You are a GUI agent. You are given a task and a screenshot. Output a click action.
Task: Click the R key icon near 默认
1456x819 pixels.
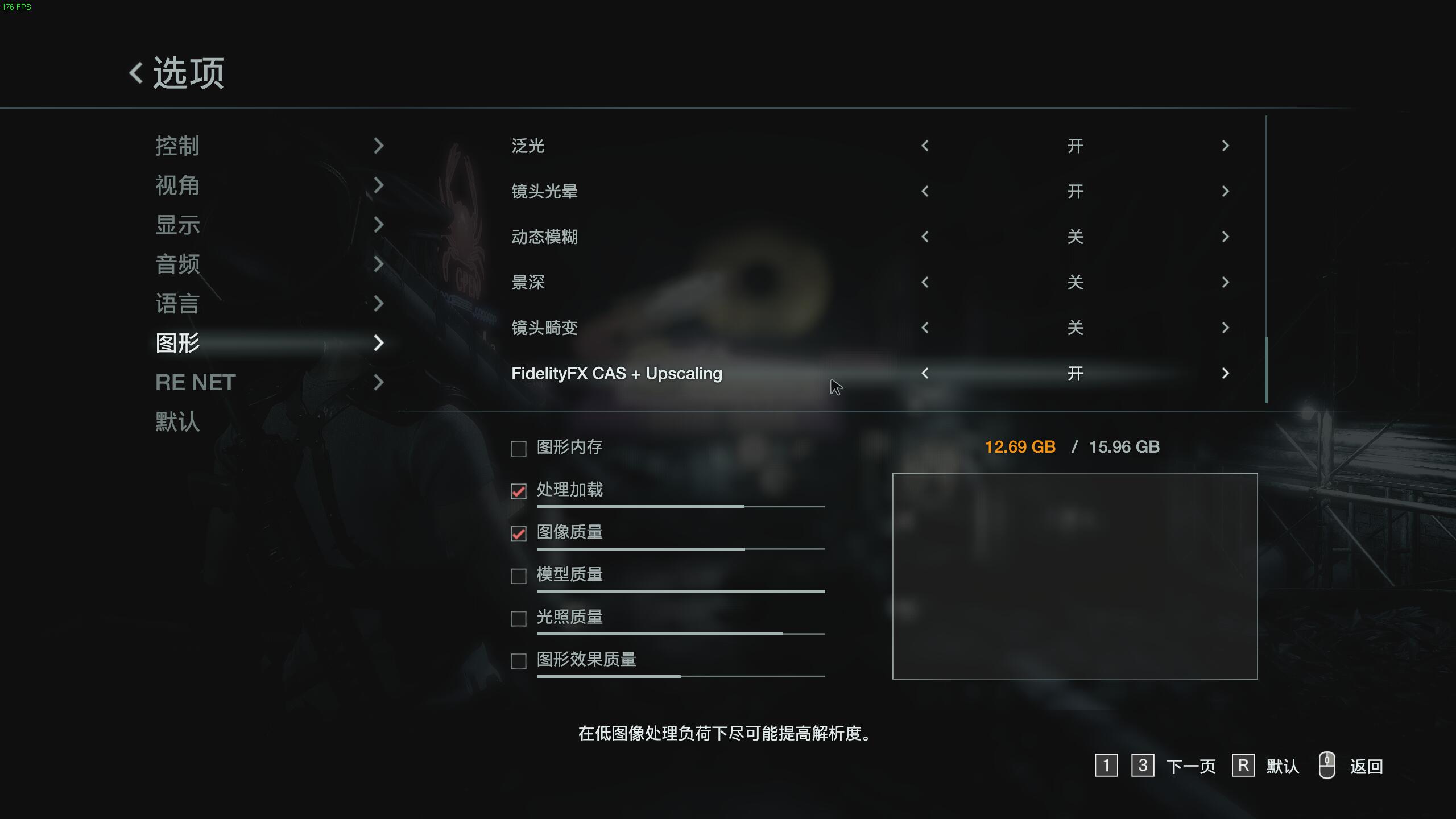pos(1244,766)
